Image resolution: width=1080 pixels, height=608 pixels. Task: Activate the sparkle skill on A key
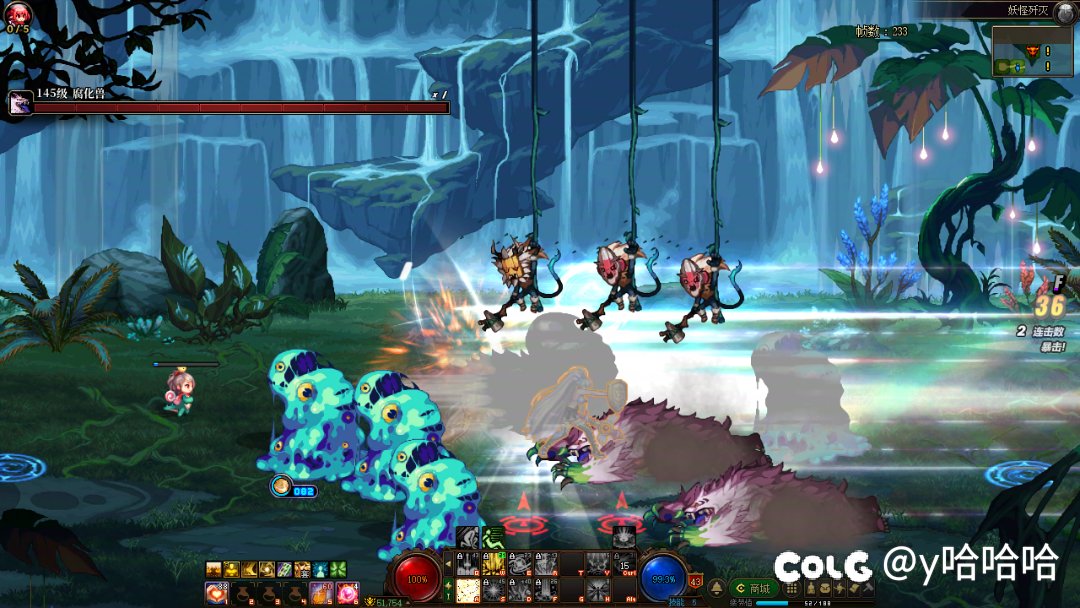pyautogui.click(x=467, y=591)
